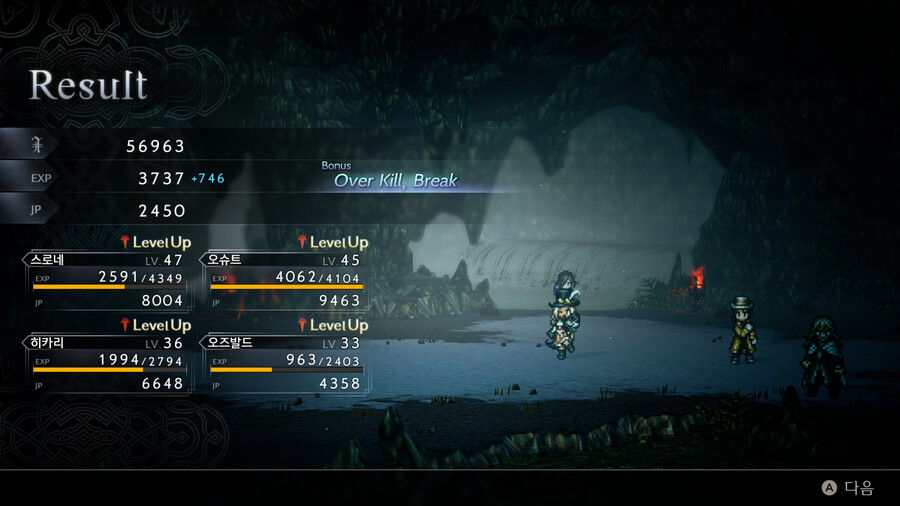Choose 히카리's level-up result panel
Image resolution: width=900 pixels, height=506 pixels.
coord(106,363)
